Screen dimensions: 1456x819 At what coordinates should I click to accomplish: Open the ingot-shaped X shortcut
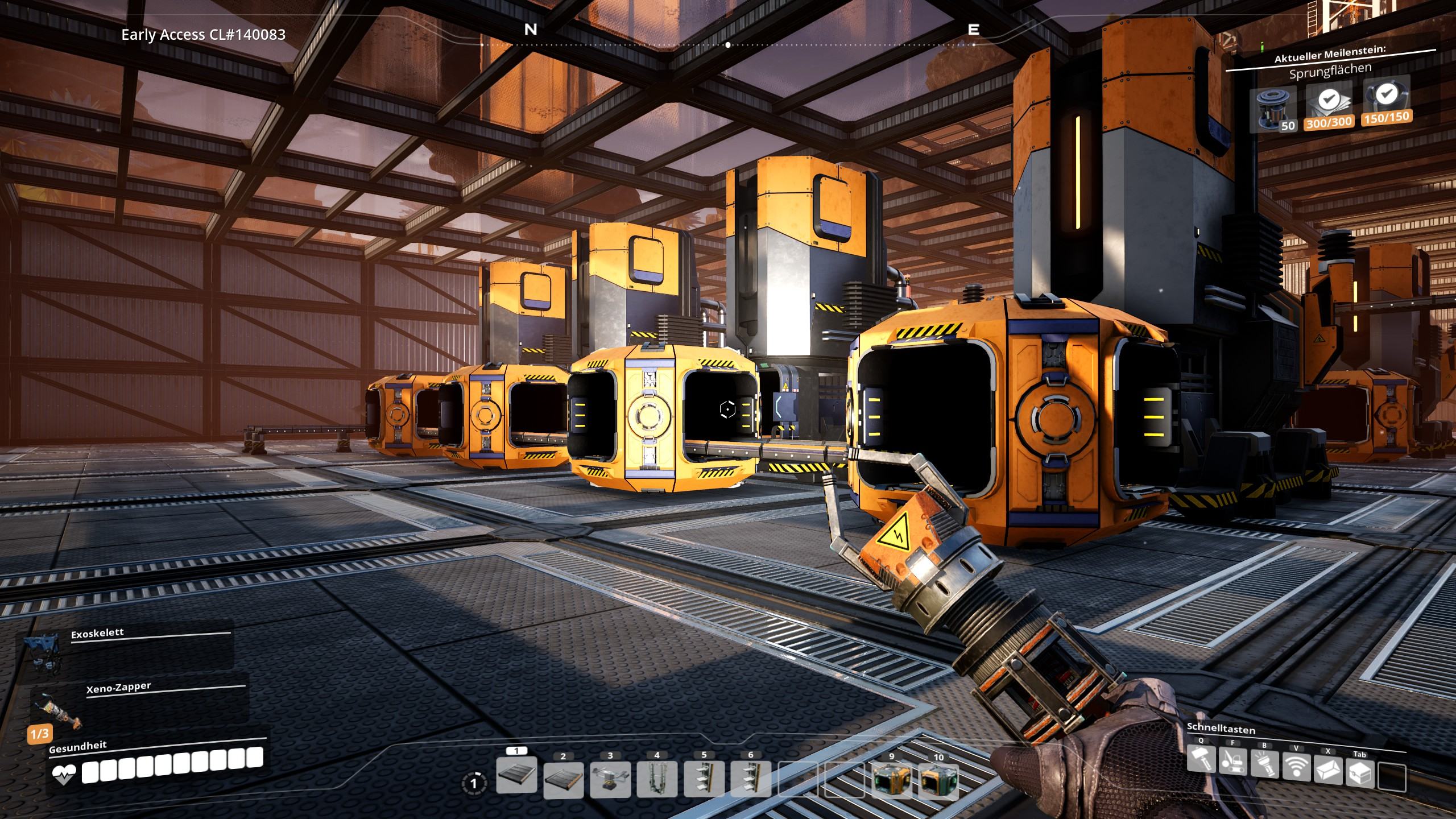(1328, 771)
